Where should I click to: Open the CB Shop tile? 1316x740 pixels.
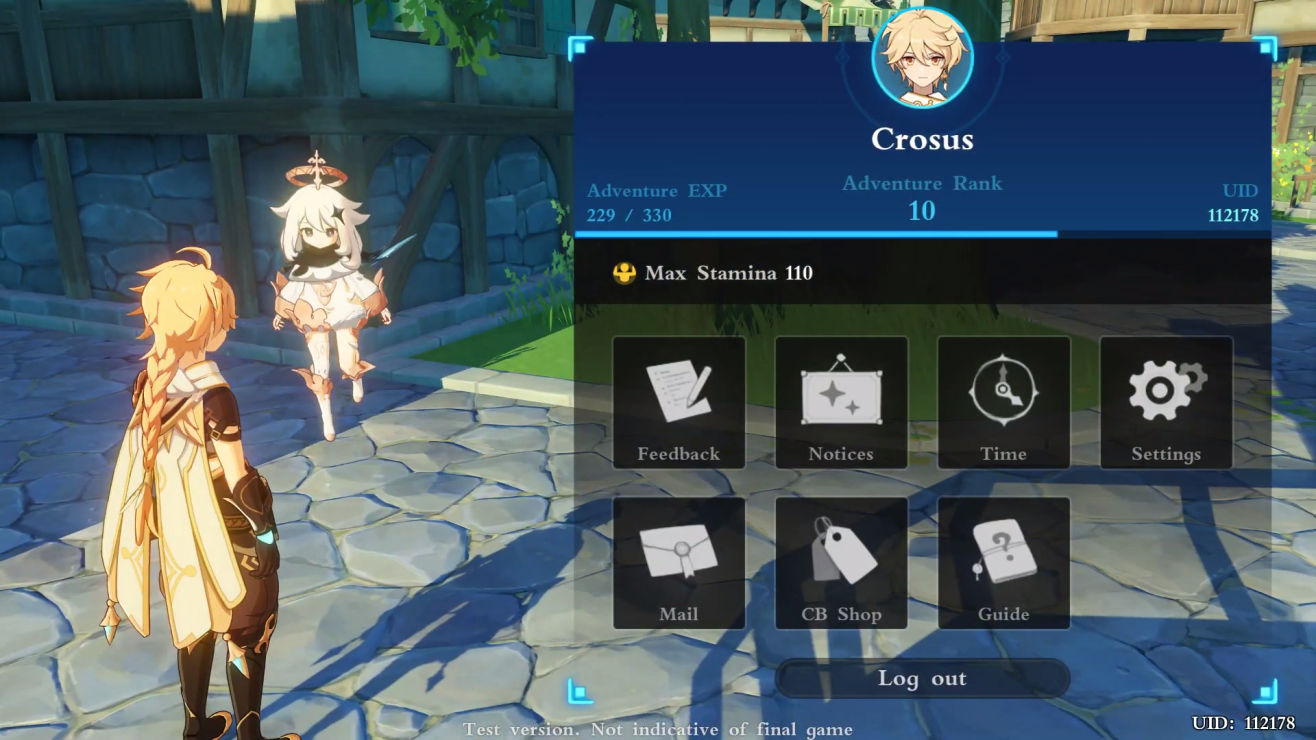click(x=841, y=563)
